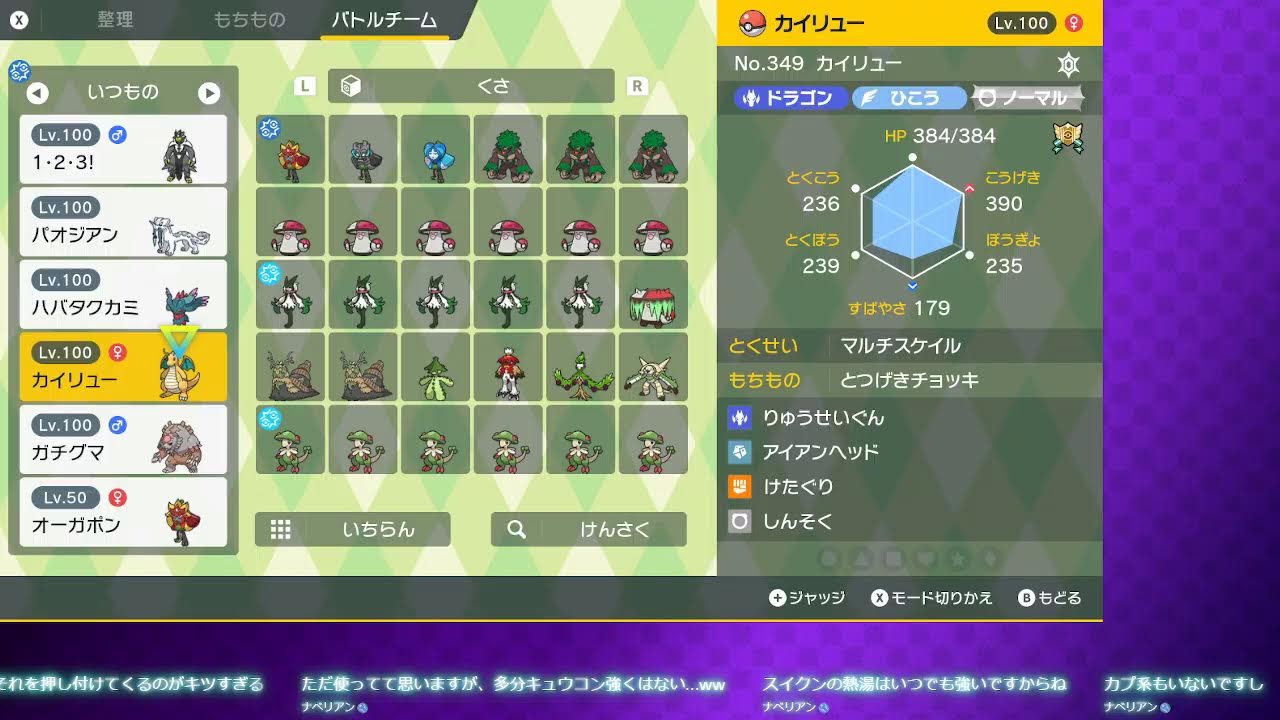Choose the けたぐり move
1280x720 pixels.
coord(797,487)
